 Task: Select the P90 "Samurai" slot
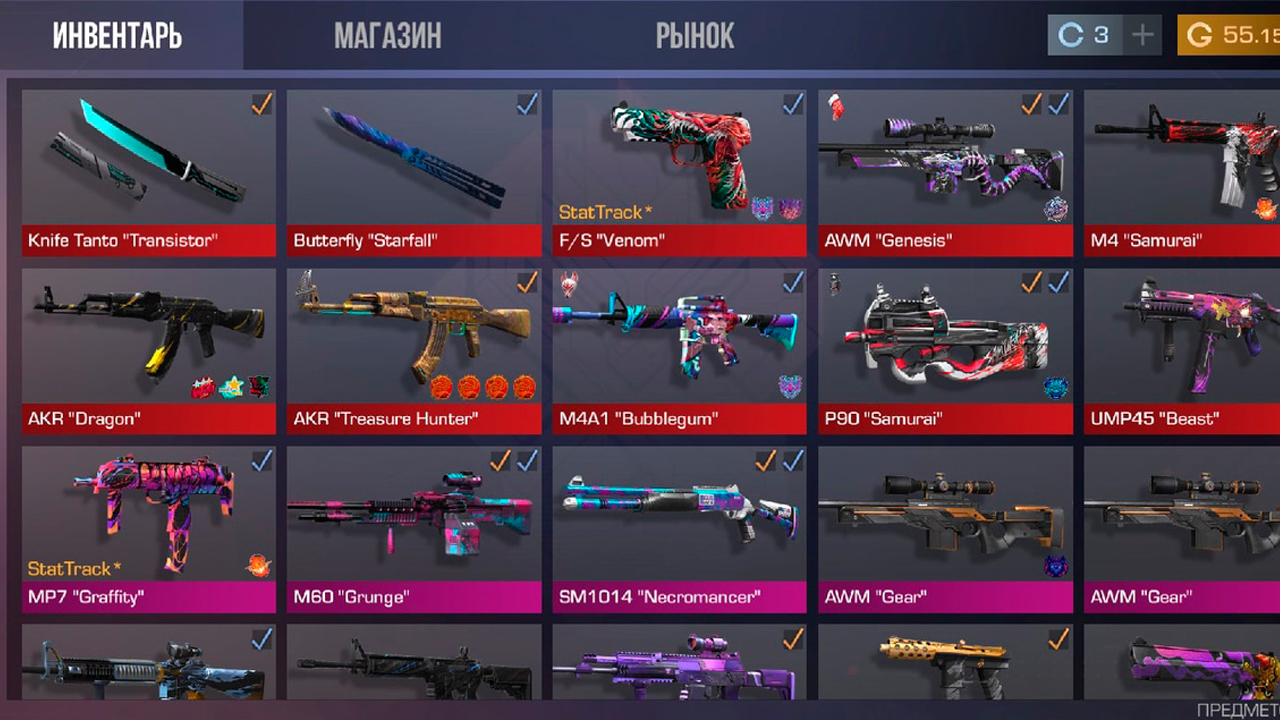[945, 350]
